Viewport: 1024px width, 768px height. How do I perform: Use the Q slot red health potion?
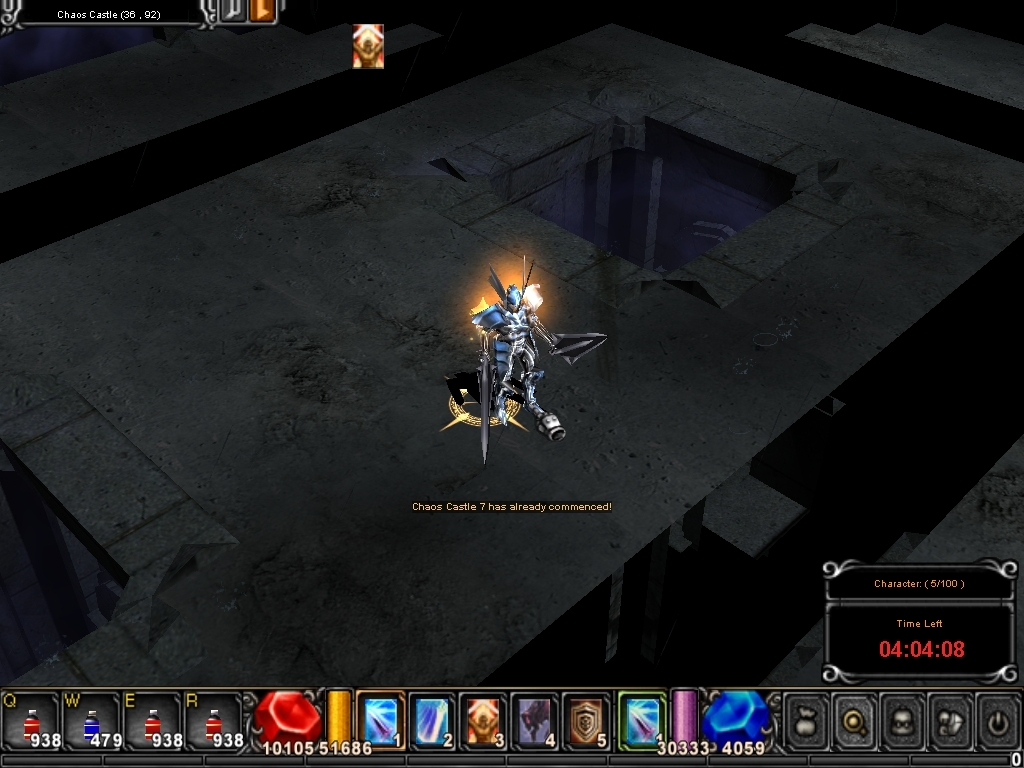tap(31, 721)
